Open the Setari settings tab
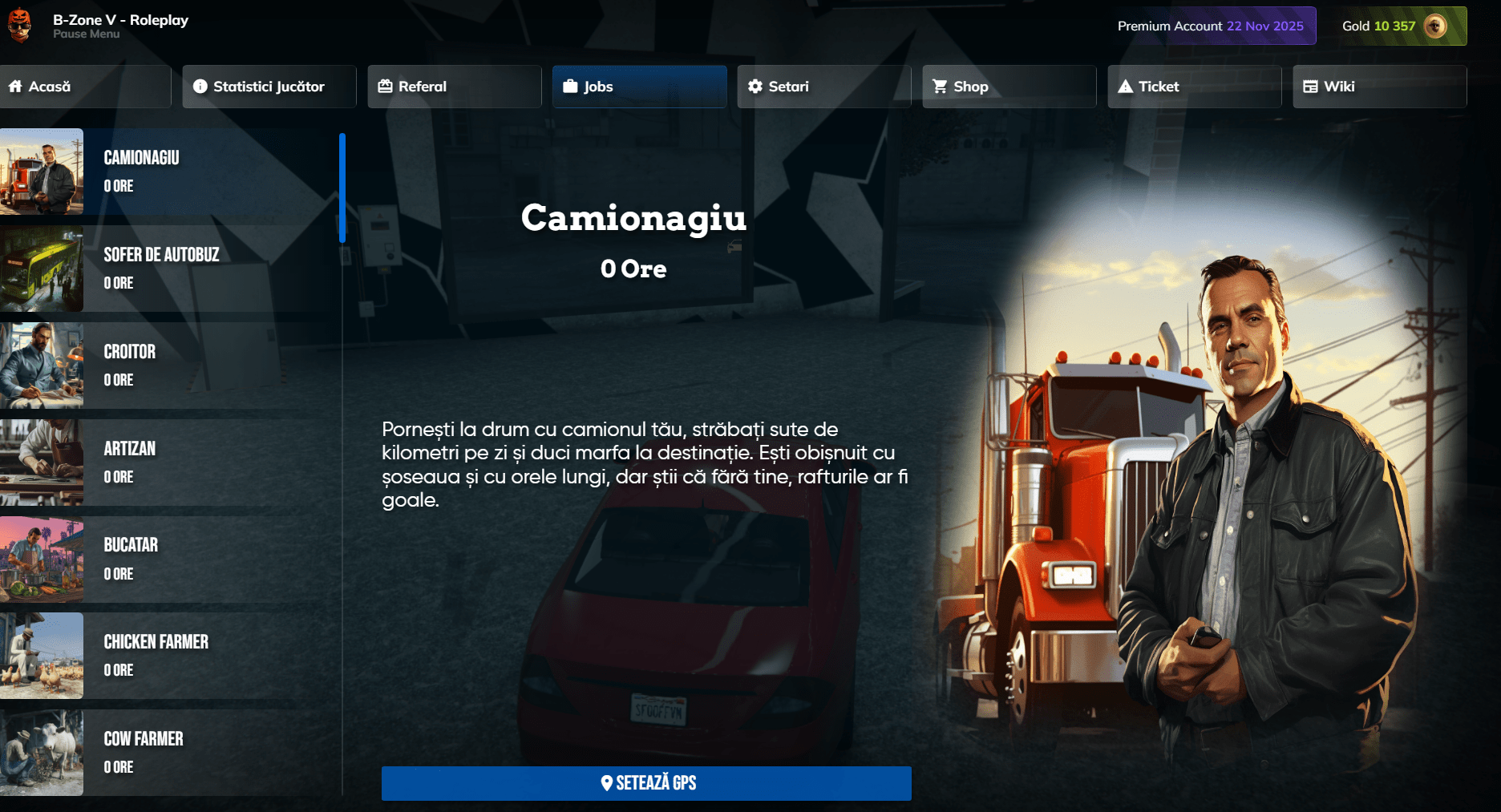 [x=823, y=87]
